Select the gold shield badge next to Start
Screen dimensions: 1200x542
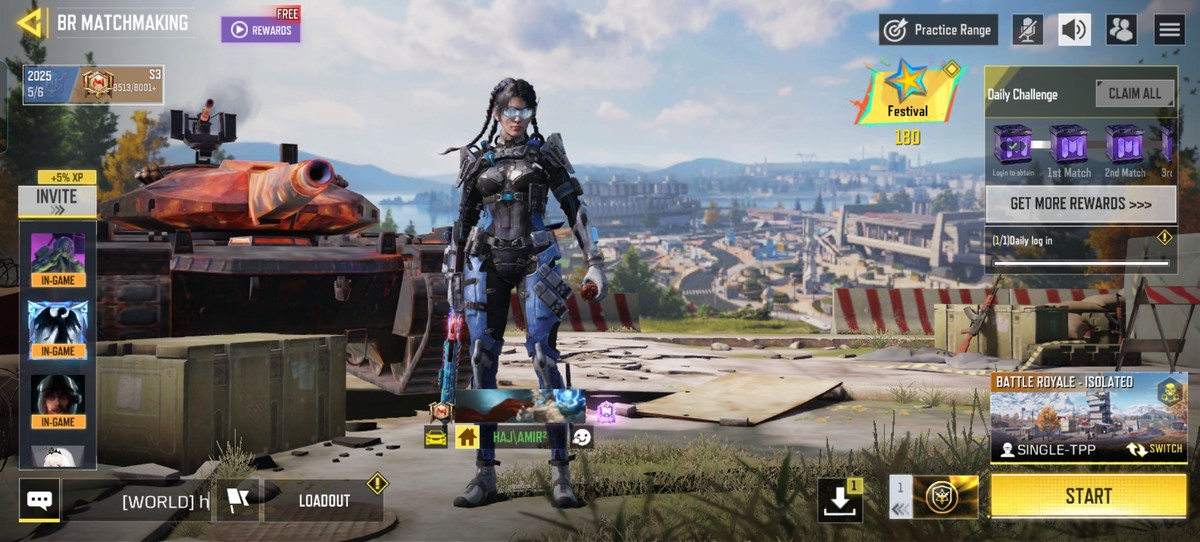click(x=945, y=497)
